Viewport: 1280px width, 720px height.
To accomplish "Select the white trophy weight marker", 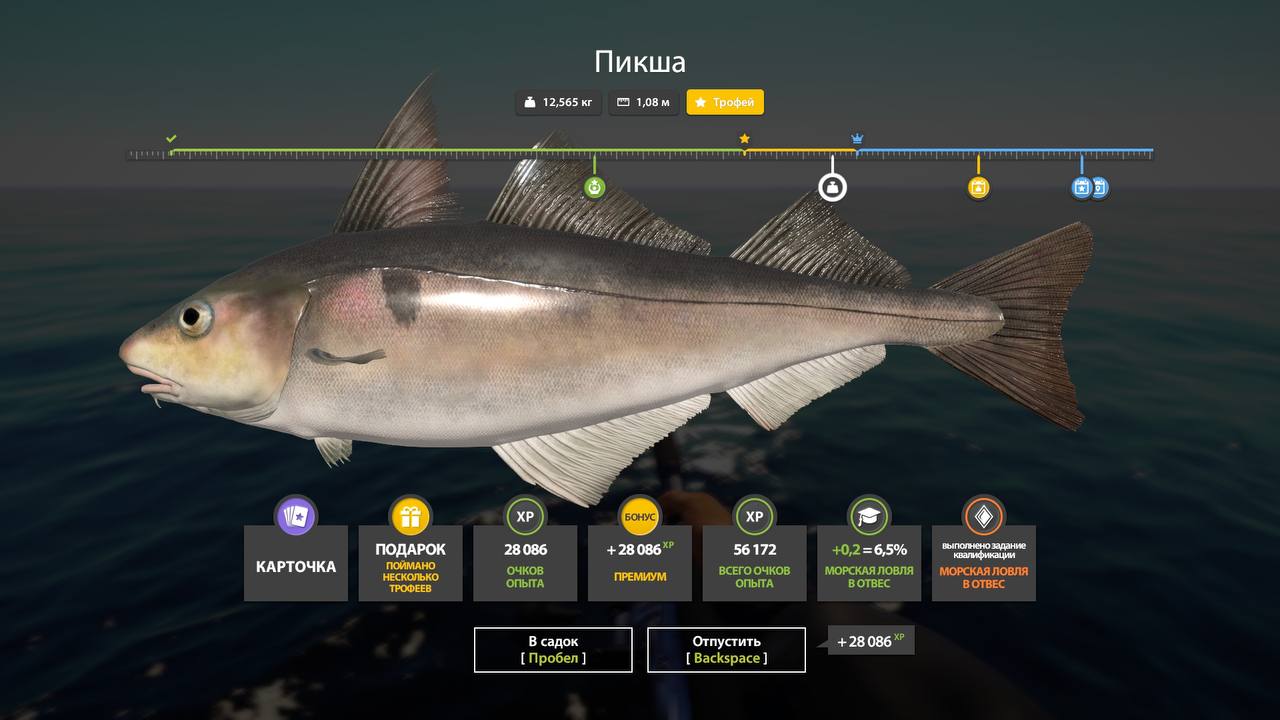I will point(832,186).
